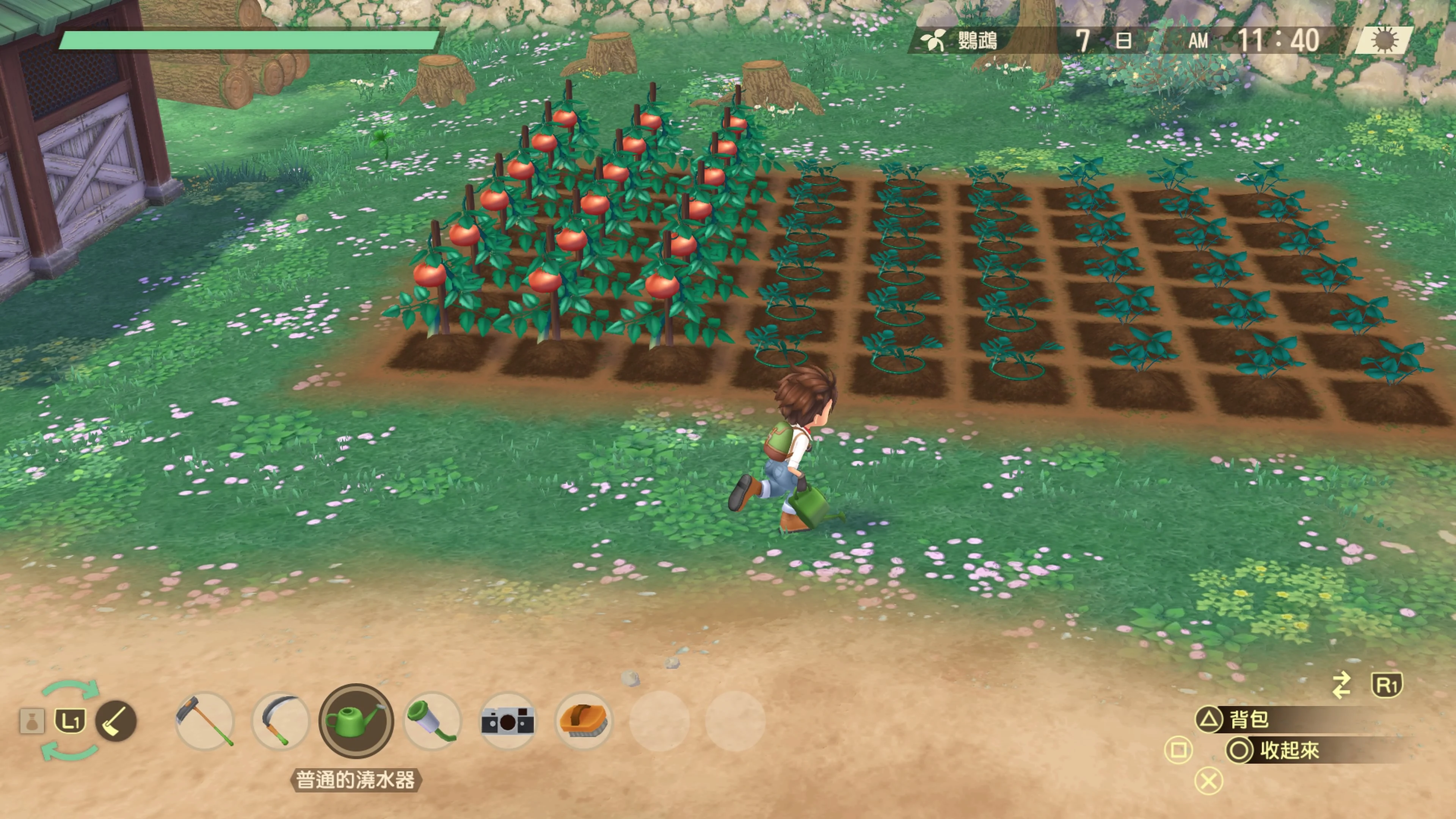
Task: Click the dark tools category icon
Action: 116,721
